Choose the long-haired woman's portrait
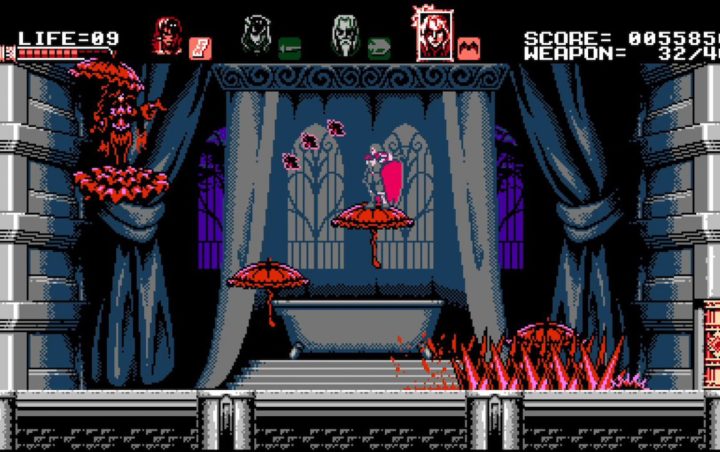The height and width of the screenshot is (452, 720). point(255,35)
